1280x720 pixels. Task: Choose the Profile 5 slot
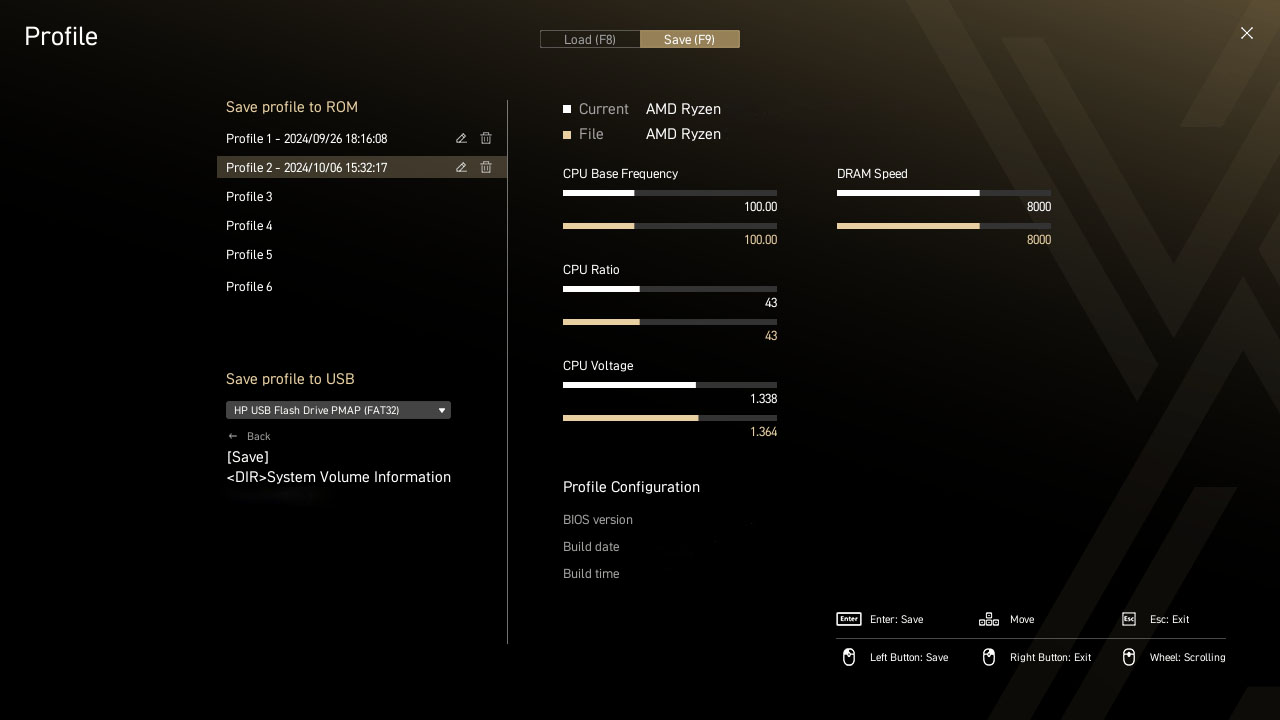click(x=249, y=255)
